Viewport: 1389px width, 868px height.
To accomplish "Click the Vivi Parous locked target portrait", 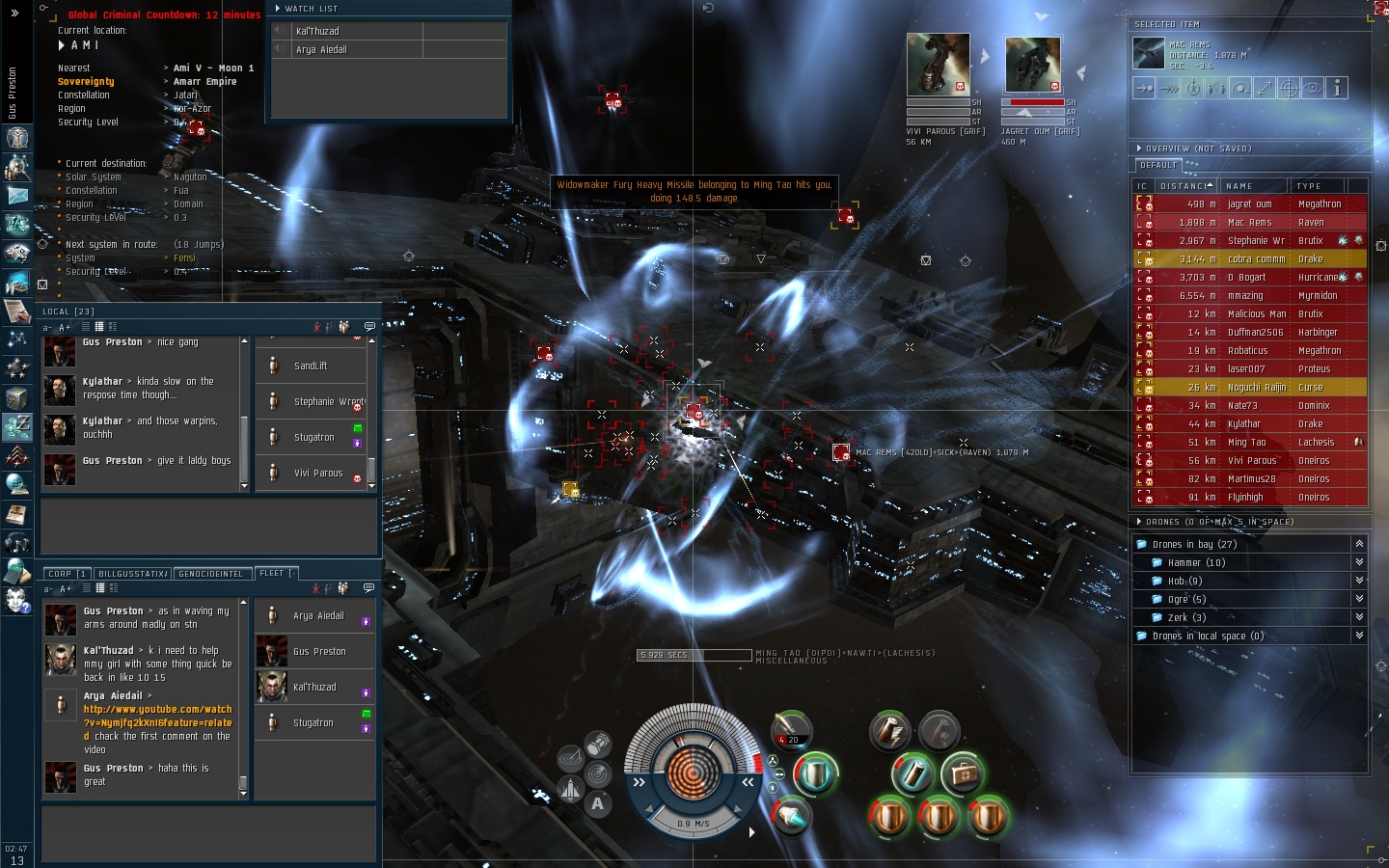I will point(938,65).
